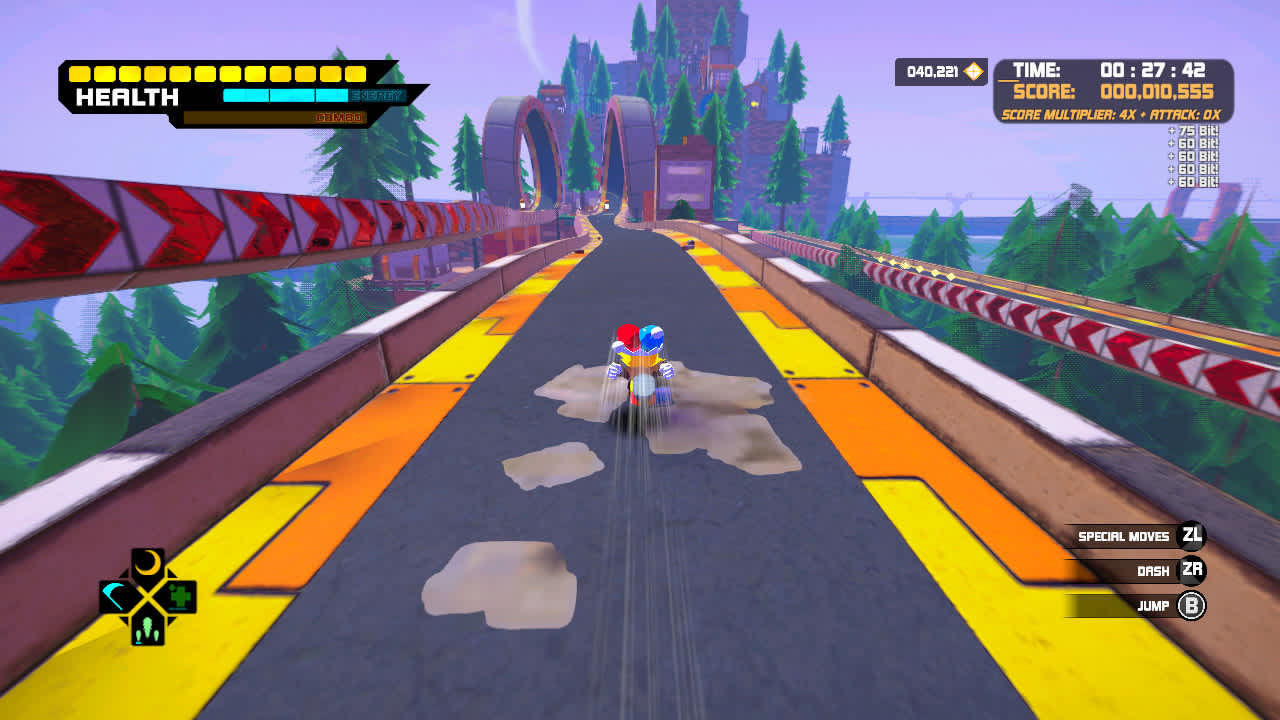The height and width of the screenshot is (720, 1280).
Task: Click the Jump prompt
Action: pyautogui.click(x=1154, y=605)
